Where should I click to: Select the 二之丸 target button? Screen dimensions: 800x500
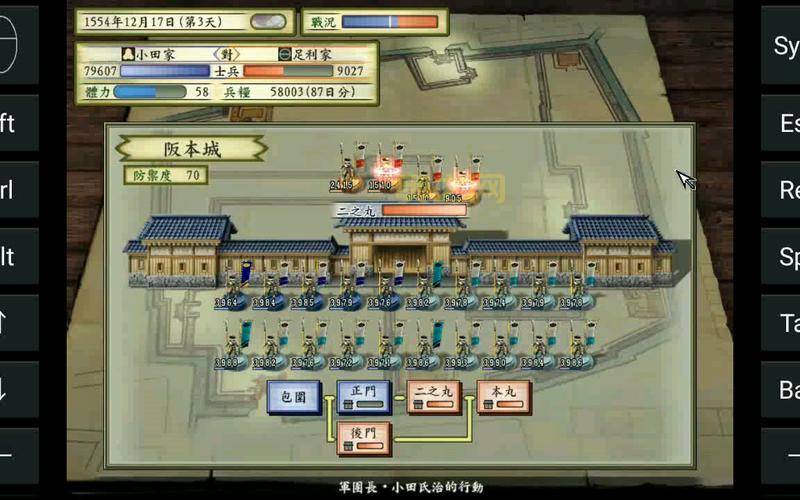click(434, 397)
